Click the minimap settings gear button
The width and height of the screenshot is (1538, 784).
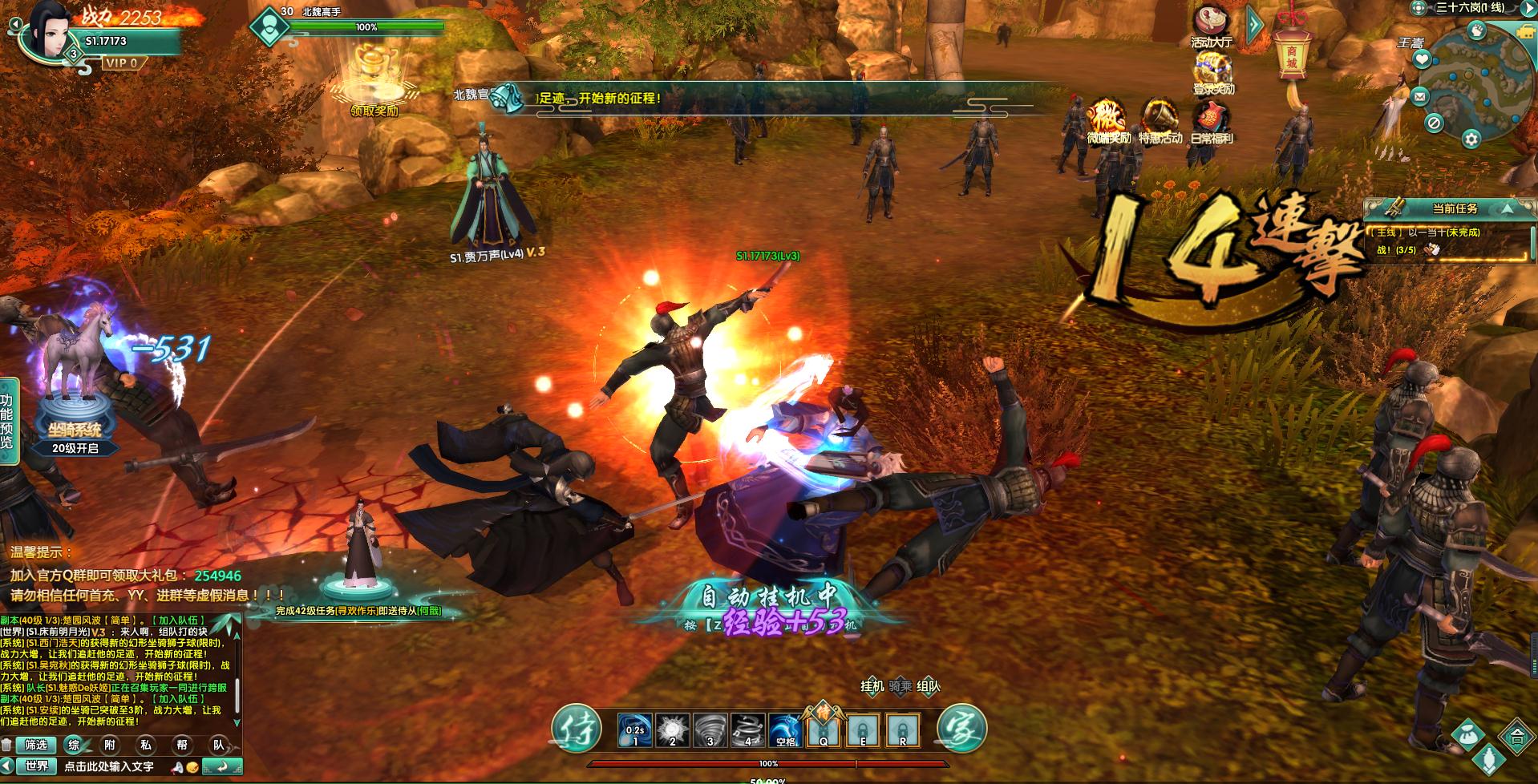[1471, 139]
